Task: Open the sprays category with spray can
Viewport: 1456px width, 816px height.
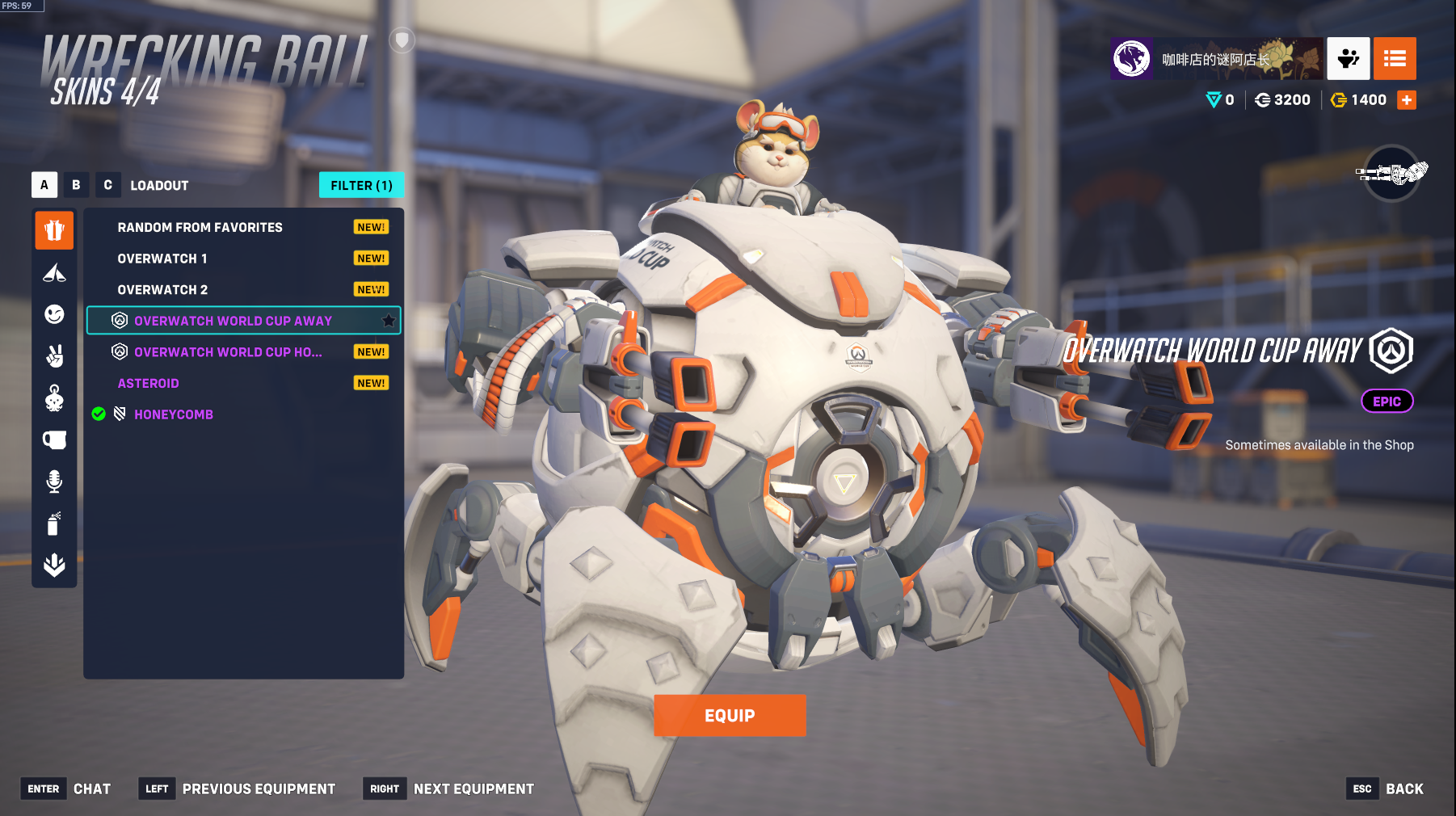Action: (x=54, y=524)
